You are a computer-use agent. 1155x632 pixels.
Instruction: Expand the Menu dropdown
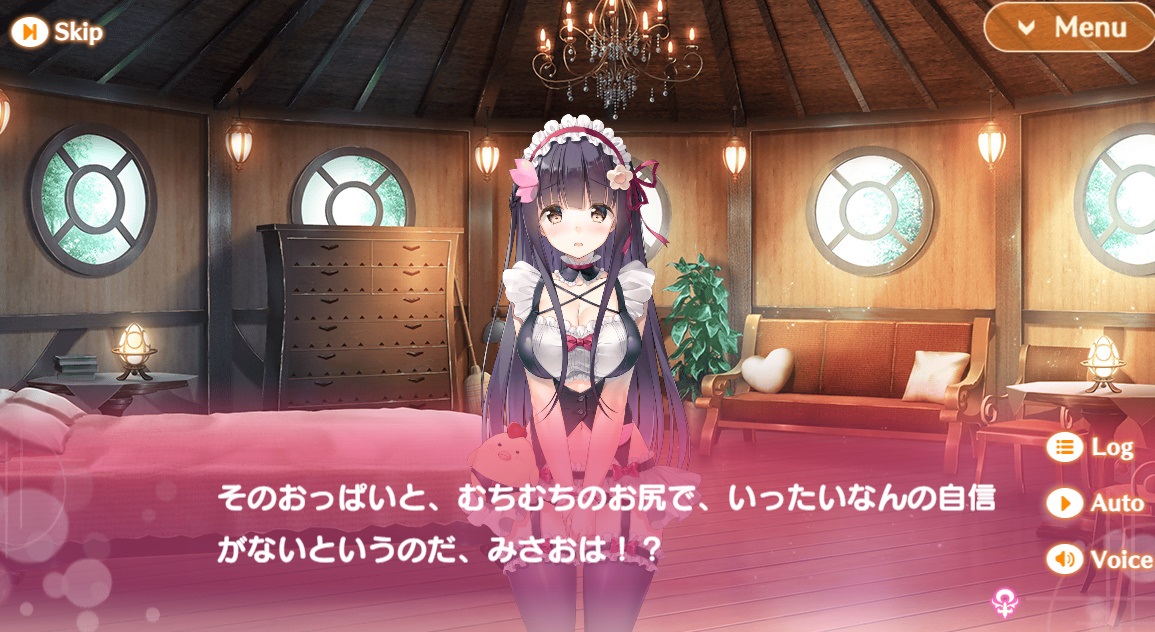[x=1070, y=28]
